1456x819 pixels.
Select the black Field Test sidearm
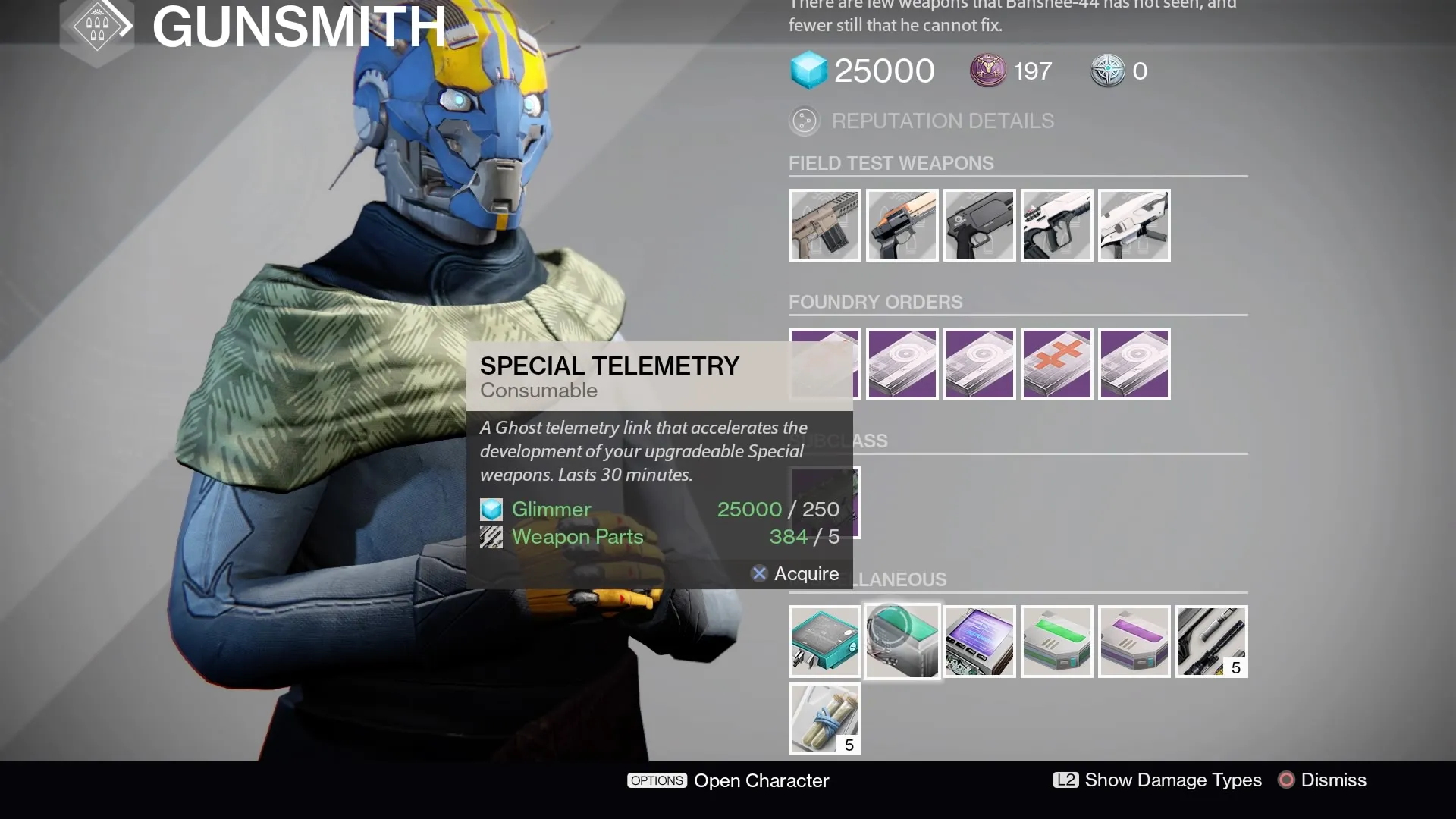point(979,224)
